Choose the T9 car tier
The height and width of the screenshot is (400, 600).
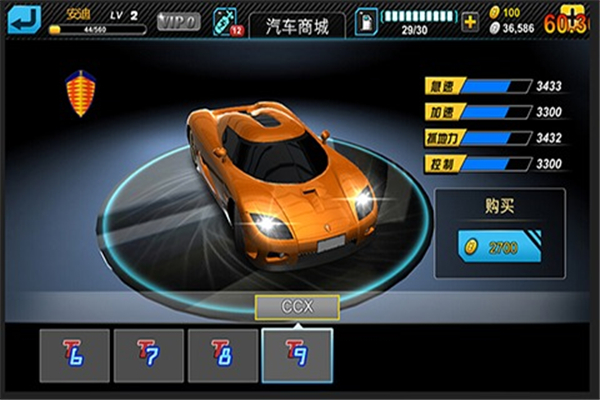tap(296, 352)
